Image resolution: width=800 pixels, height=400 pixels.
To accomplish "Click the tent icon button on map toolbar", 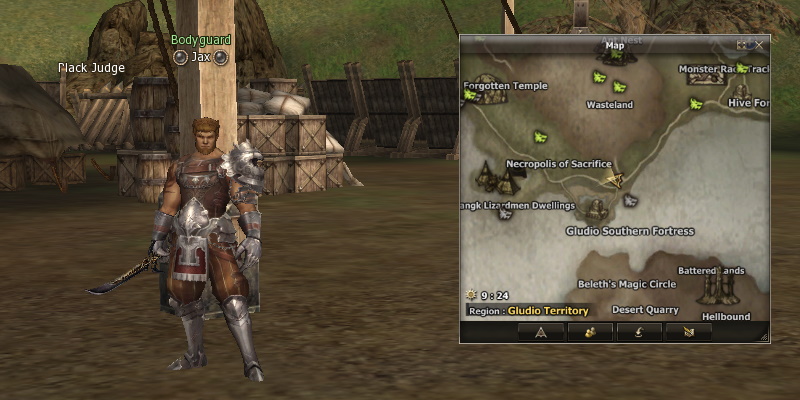I will 540,332.
